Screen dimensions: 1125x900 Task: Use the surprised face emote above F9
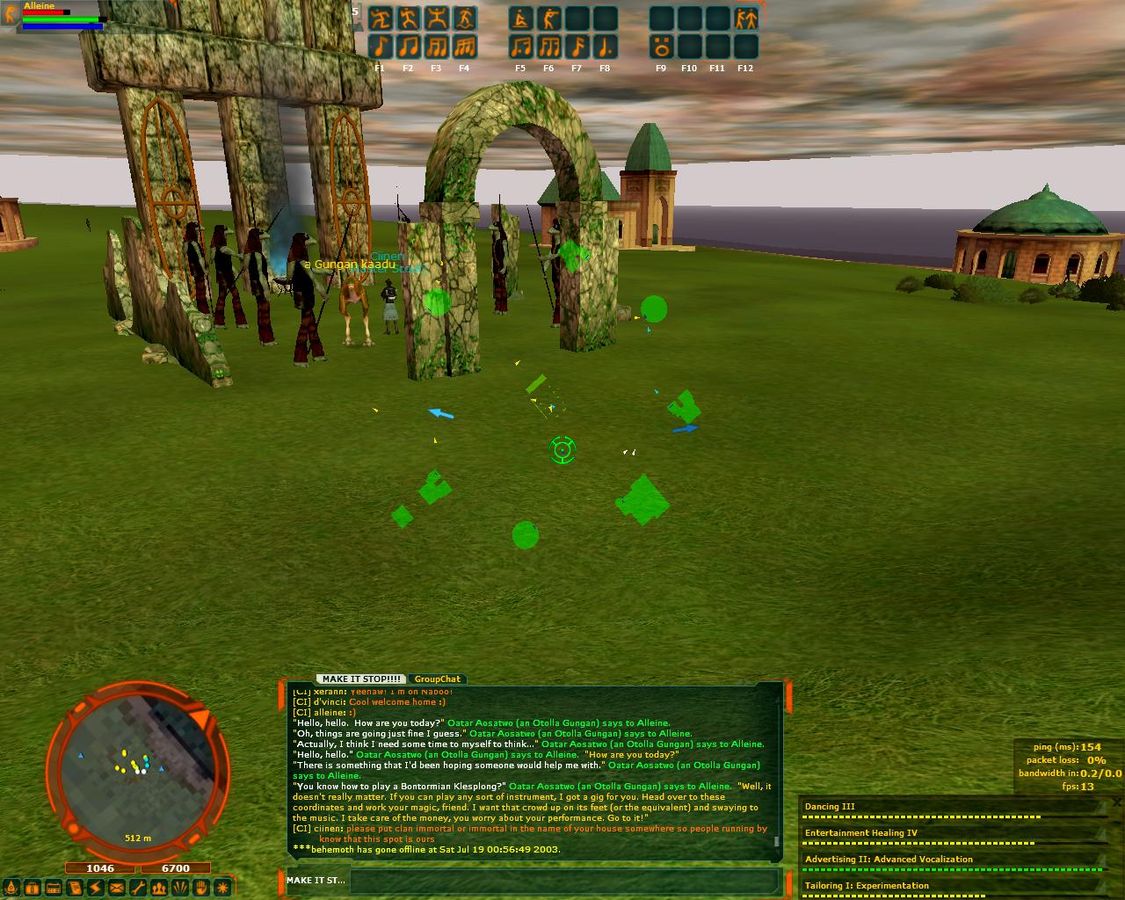point(661,46)
